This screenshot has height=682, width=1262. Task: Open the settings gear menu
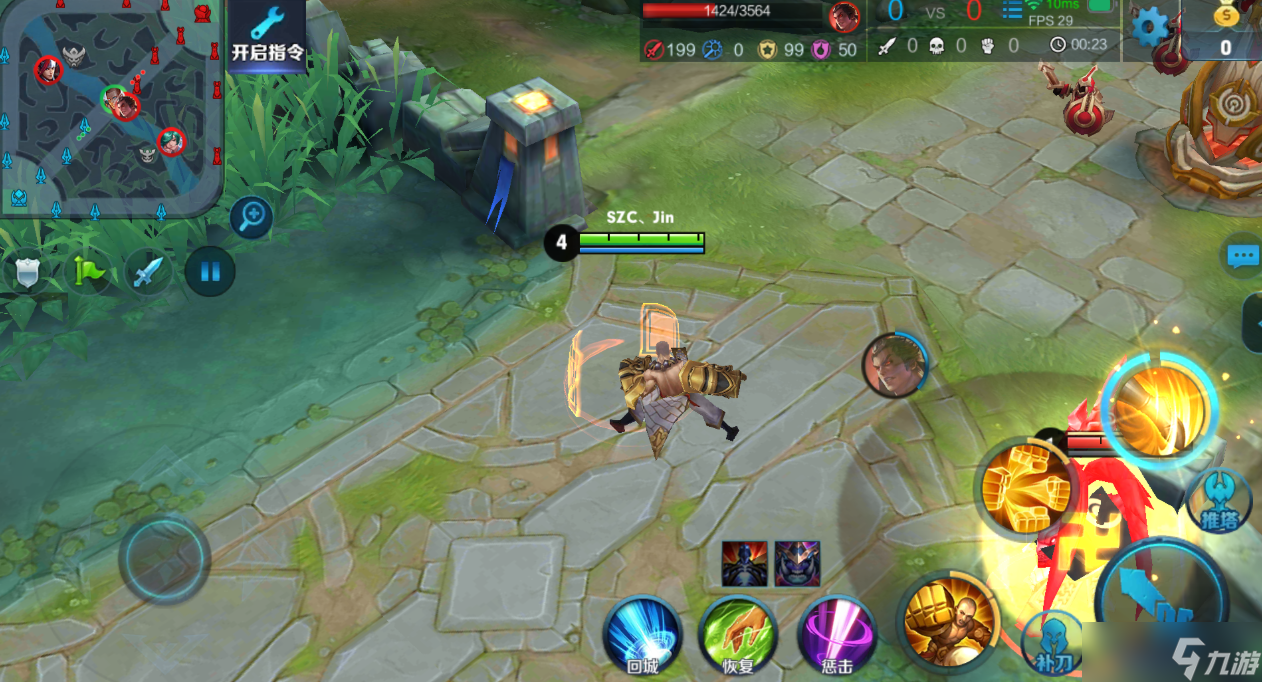1150,28
